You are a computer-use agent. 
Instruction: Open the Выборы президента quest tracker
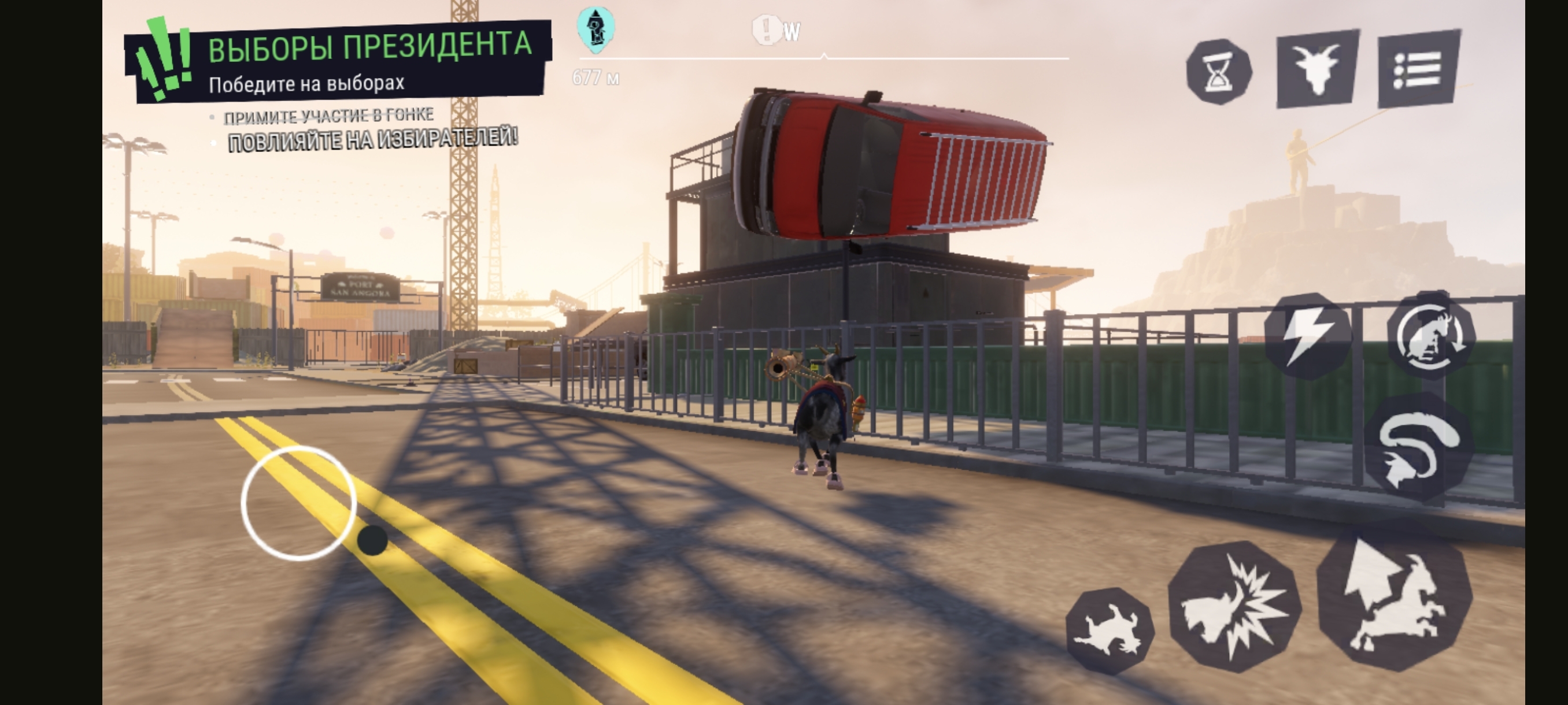pos(338,62)
